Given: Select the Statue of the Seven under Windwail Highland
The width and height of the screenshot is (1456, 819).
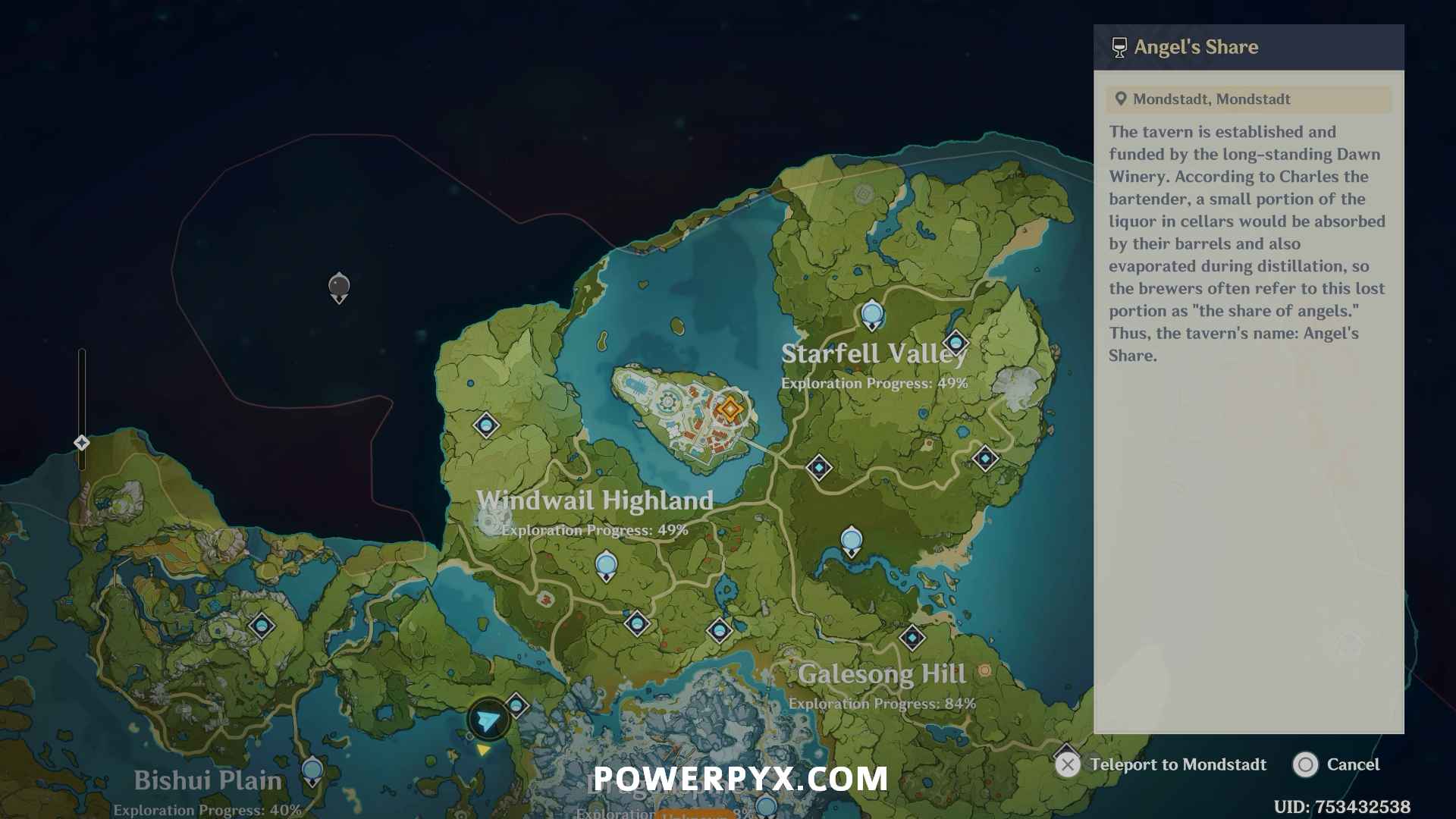Looking at the screenshot, I should tap(606, 565).
